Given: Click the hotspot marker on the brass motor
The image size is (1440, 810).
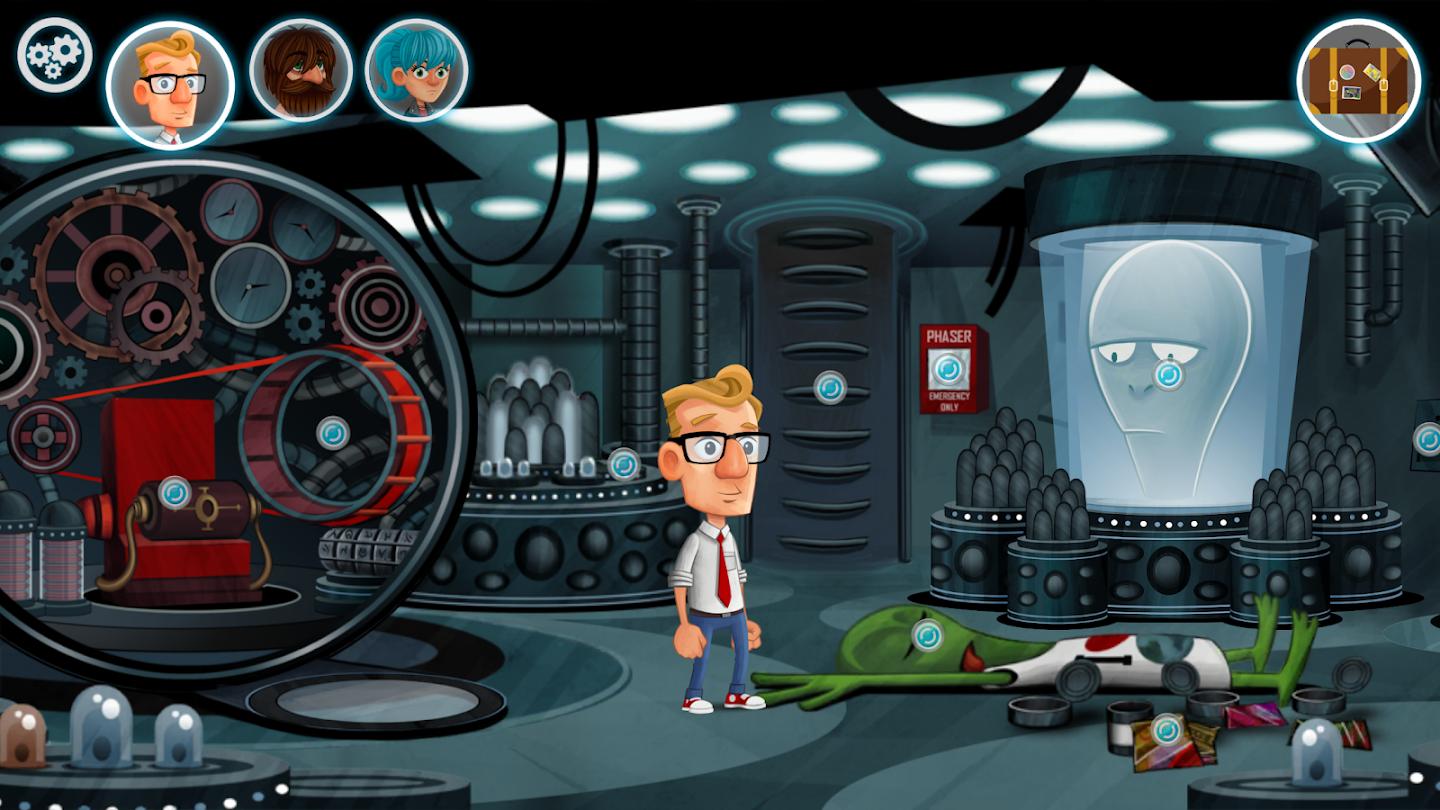Looking at the screenshot, I should point(175,491).
